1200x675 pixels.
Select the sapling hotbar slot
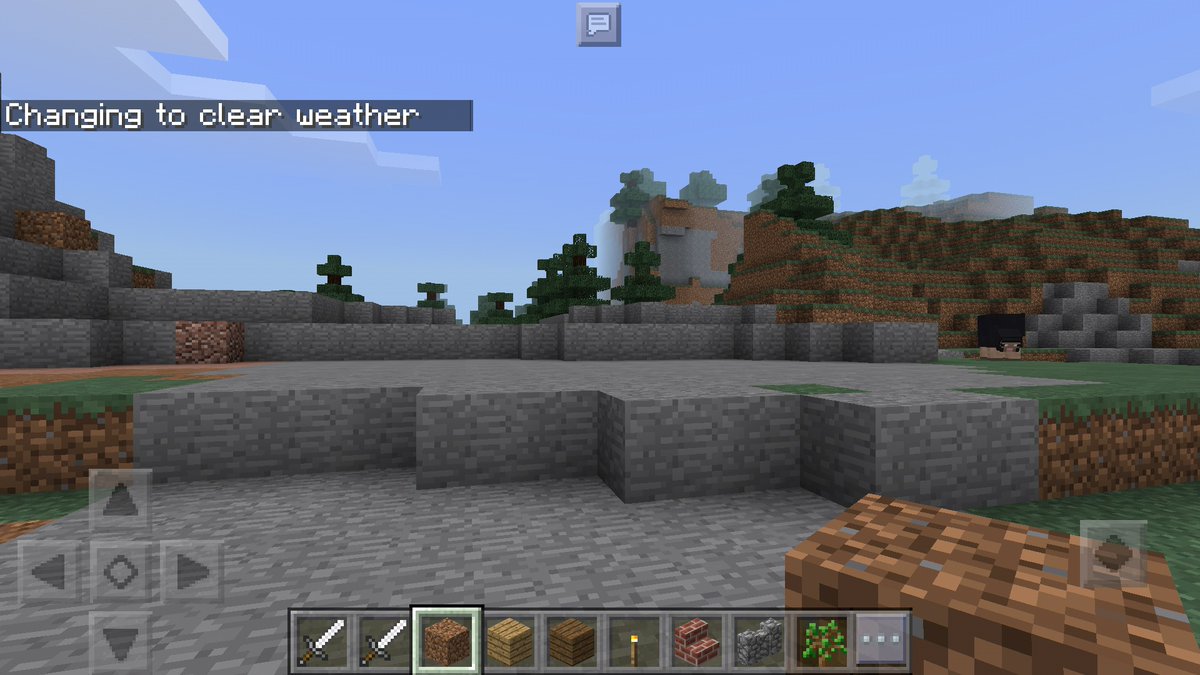[820, 641]
